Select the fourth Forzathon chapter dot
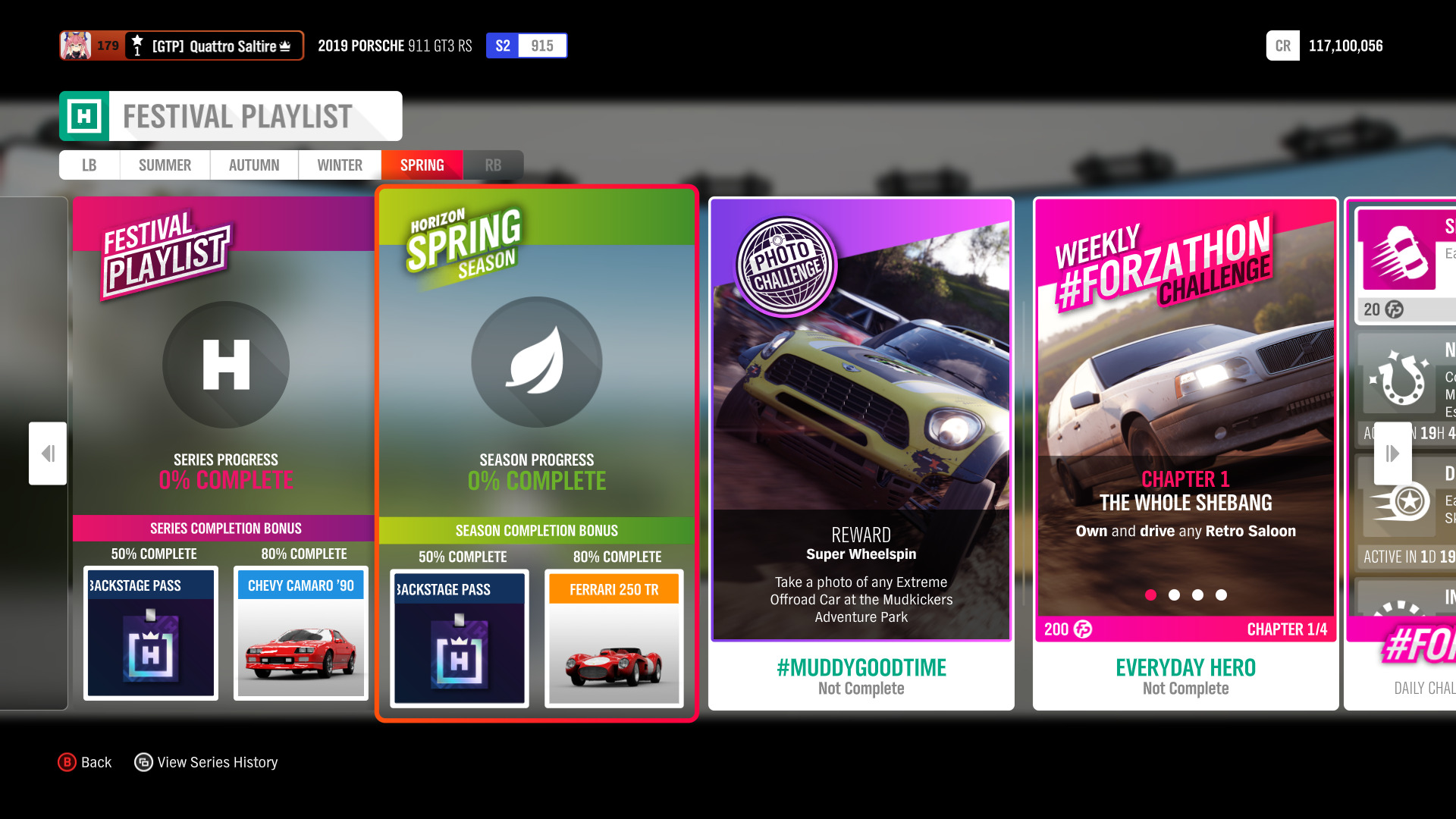Image resolution: width=1456 pixels, height=819 pixels. click(1222, 595)
